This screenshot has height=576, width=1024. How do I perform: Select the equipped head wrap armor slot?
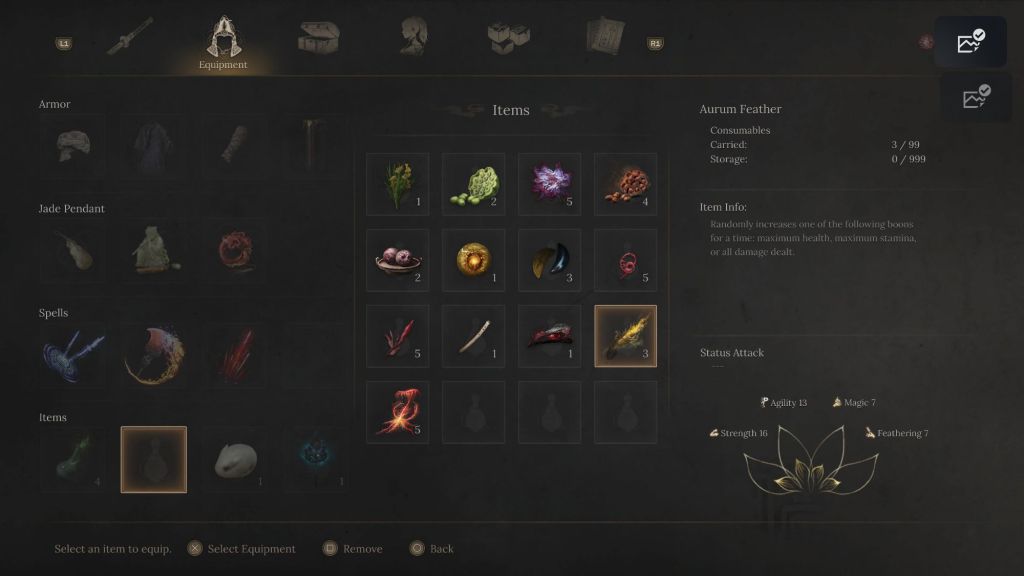pyautogui.click(x=72, y=146)
